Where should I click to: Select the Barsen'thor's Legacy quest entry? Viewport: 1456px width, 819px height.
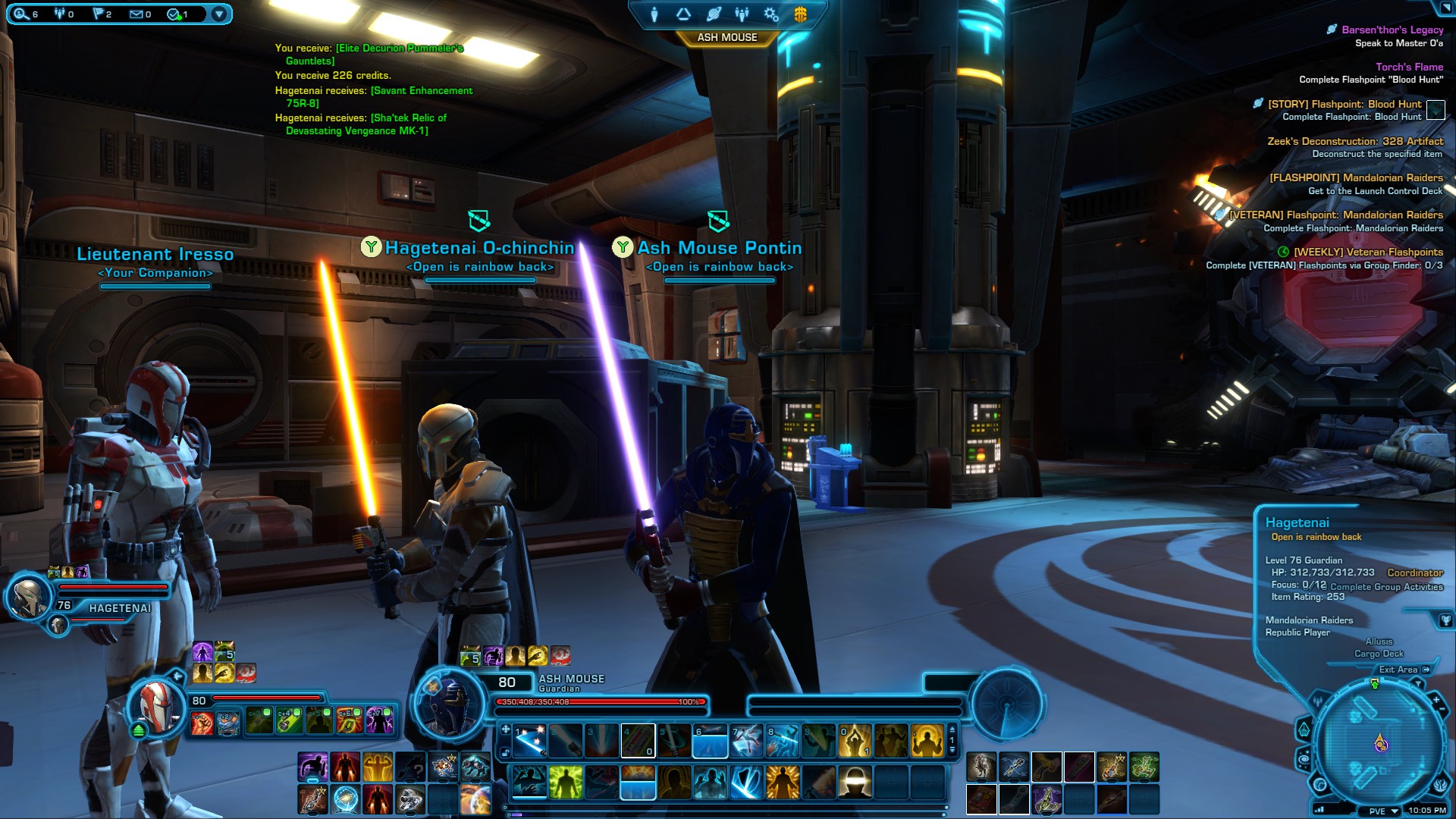1392,30
